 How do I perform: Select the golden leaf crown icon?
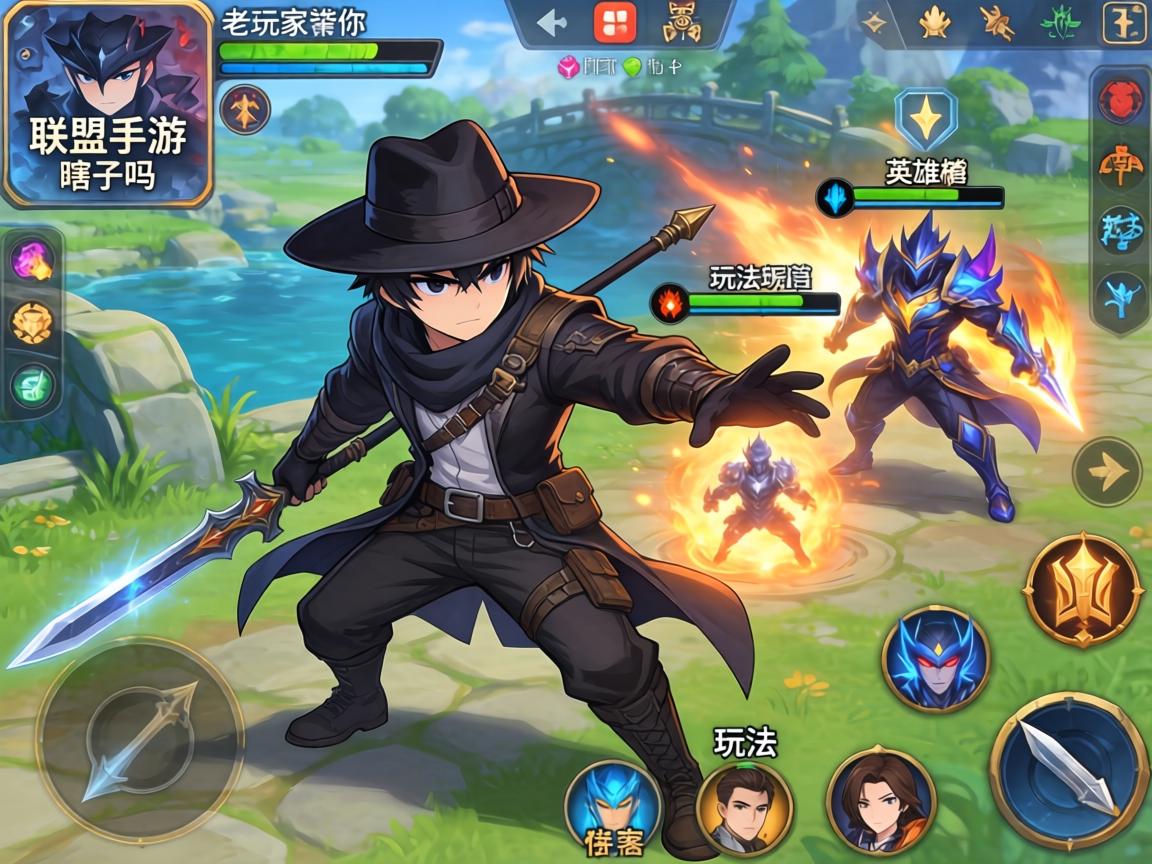[934, 22]
